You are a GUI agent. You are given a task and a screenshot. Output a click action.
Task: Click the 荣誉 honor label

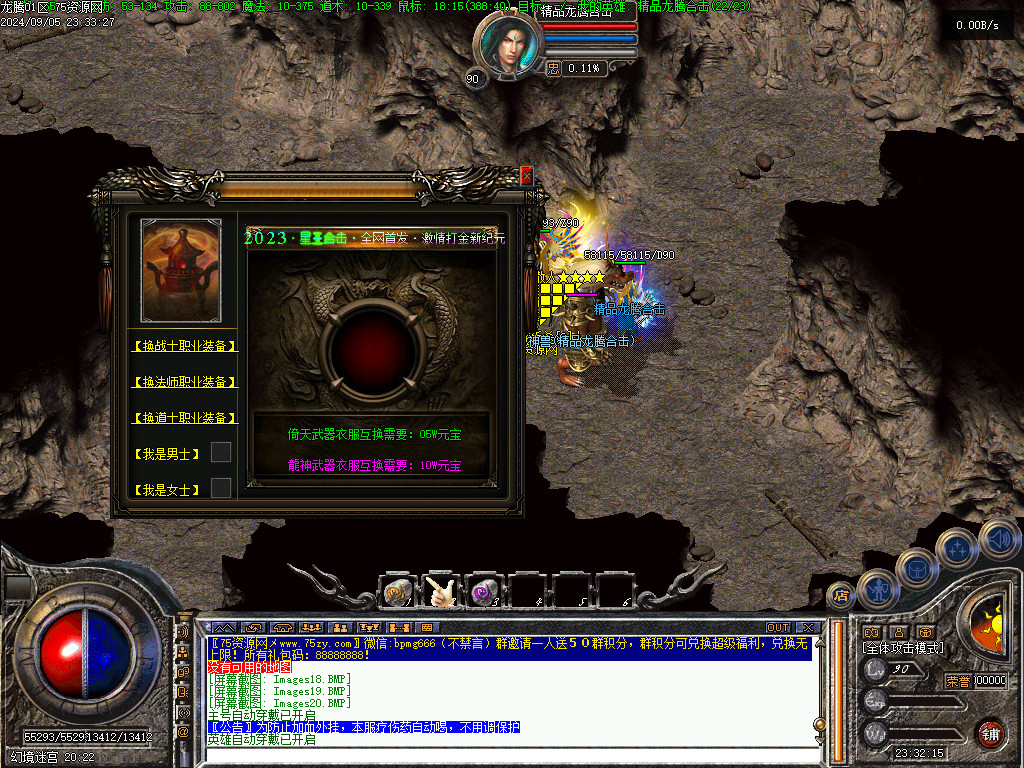[x=958, y=681]
